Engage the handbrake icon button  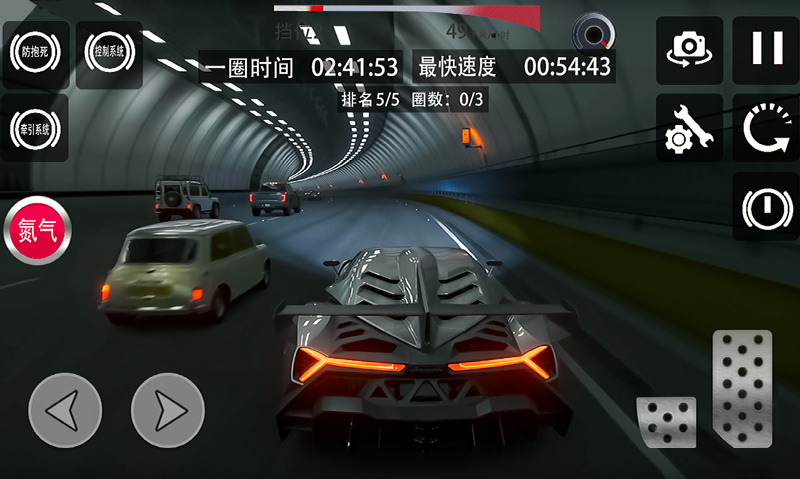tap(766, 206)
